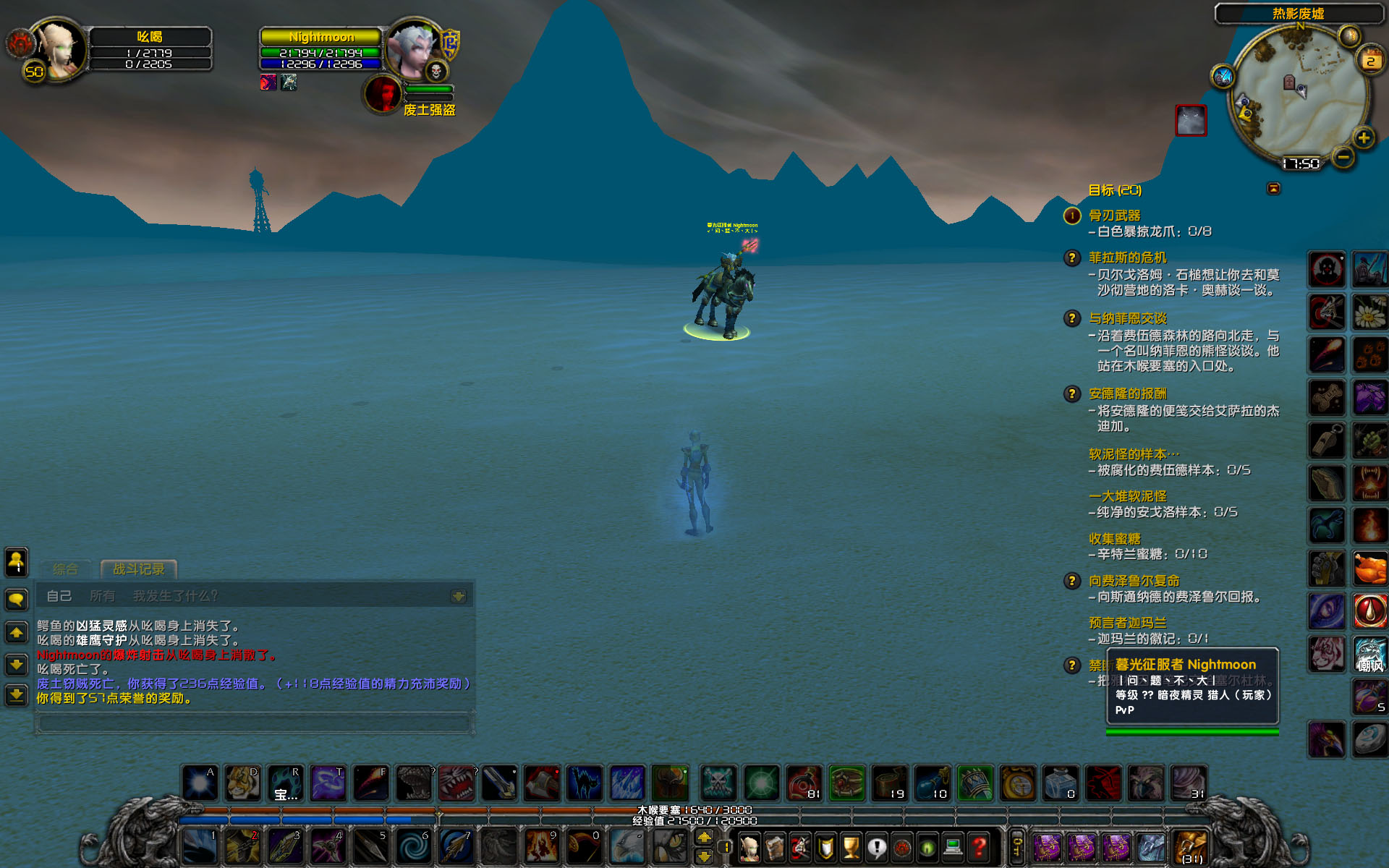
Task: Click the Nightmoon target portrait
Action: pos(413,49)
